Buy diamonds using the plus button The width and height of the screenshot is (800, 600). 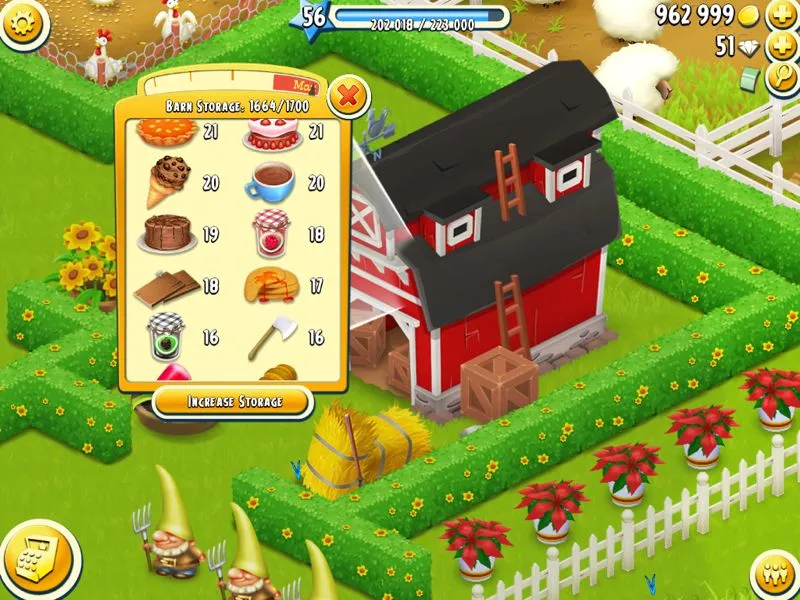(x=780, y=47)
